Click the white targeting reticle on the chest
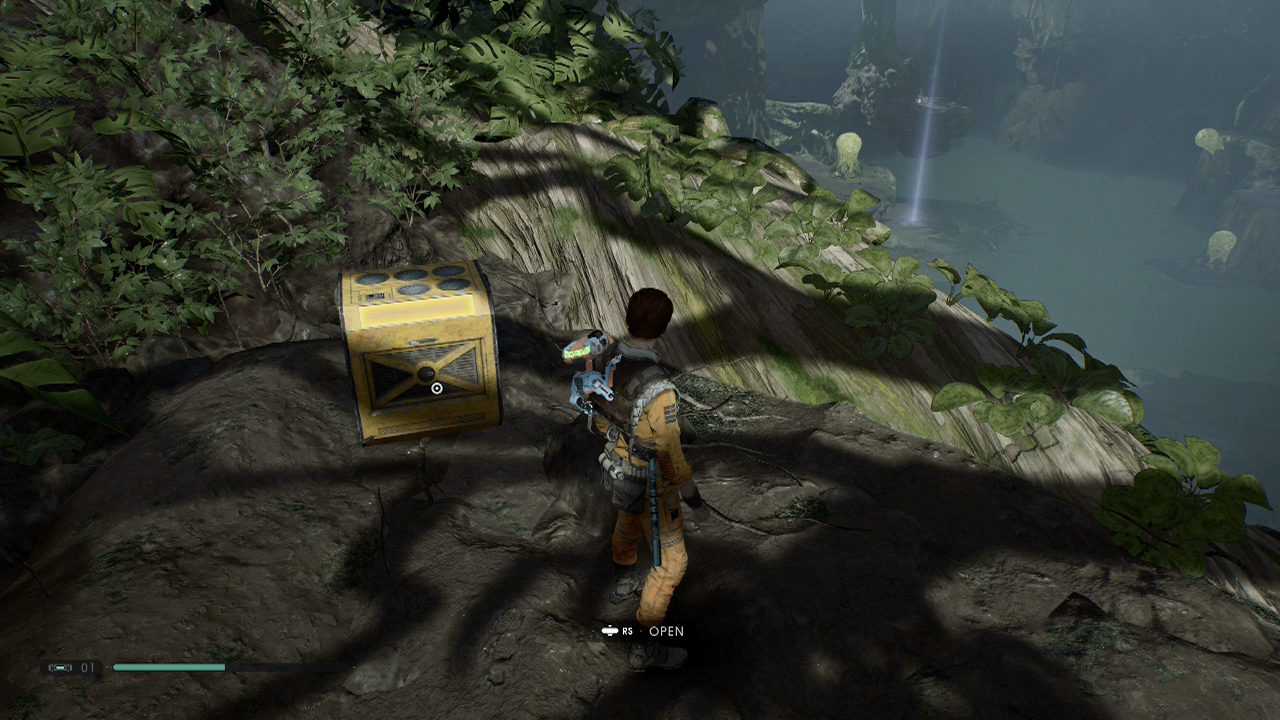Viewport: 1280px width, 720px height. (436, 388)
